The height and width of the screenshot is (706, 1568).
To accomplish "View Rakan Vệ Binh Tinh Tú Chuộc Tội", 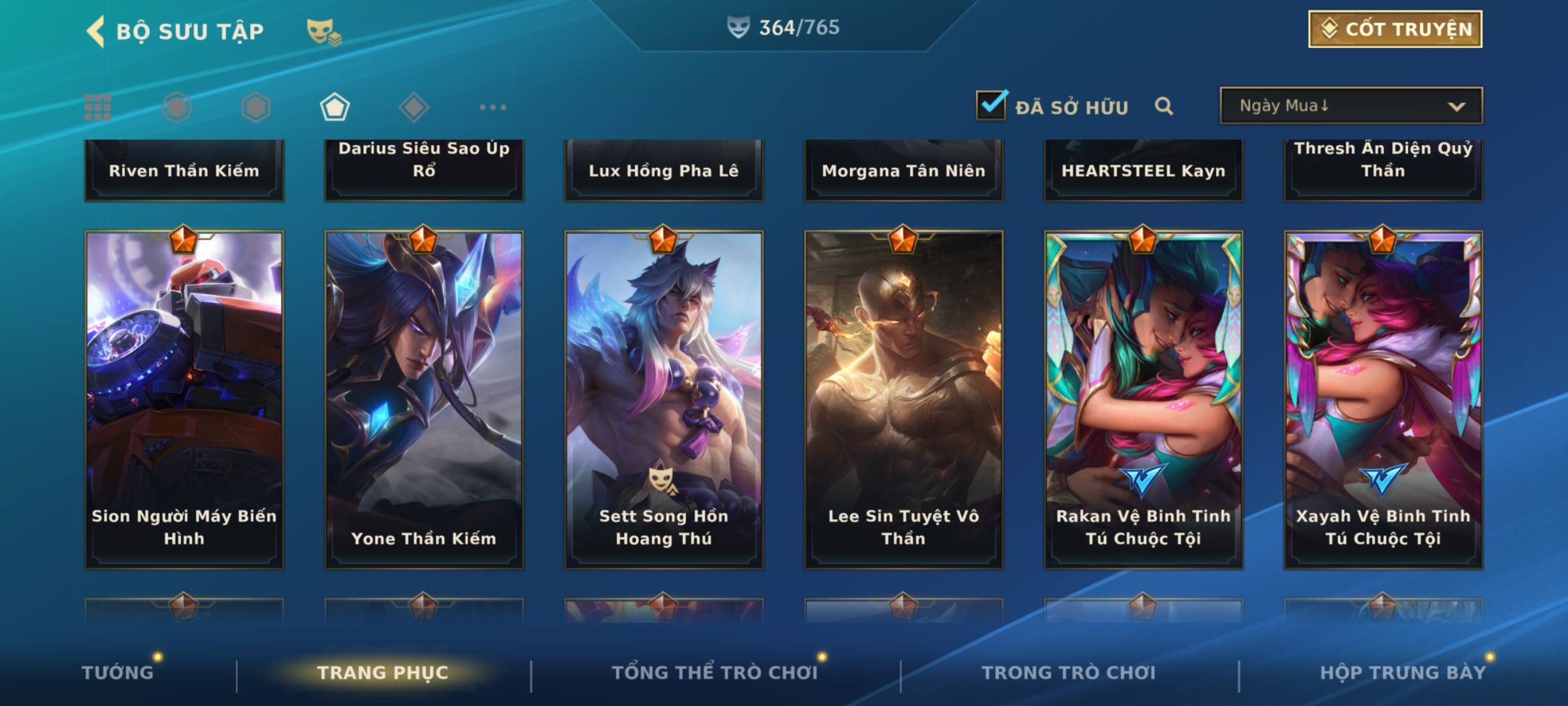I will (x=1143, y=399).
